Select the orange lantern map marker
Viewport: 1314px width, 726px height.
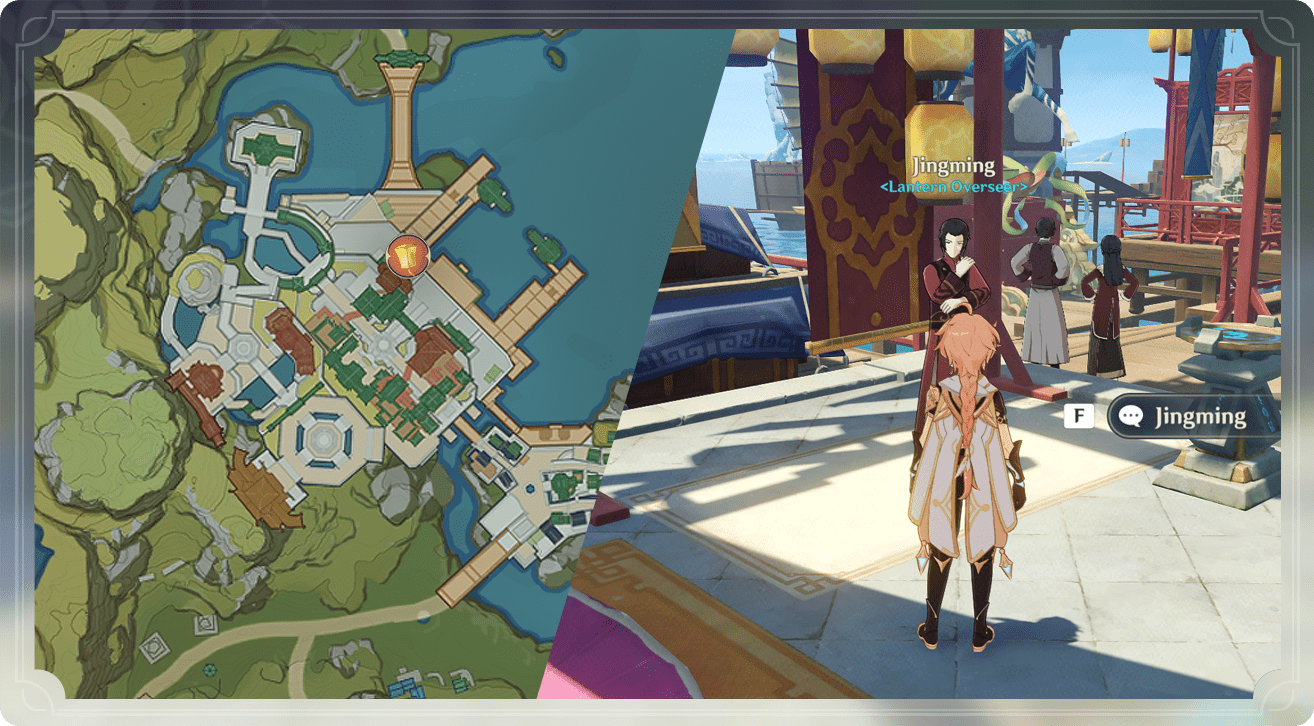click(407, 257)
